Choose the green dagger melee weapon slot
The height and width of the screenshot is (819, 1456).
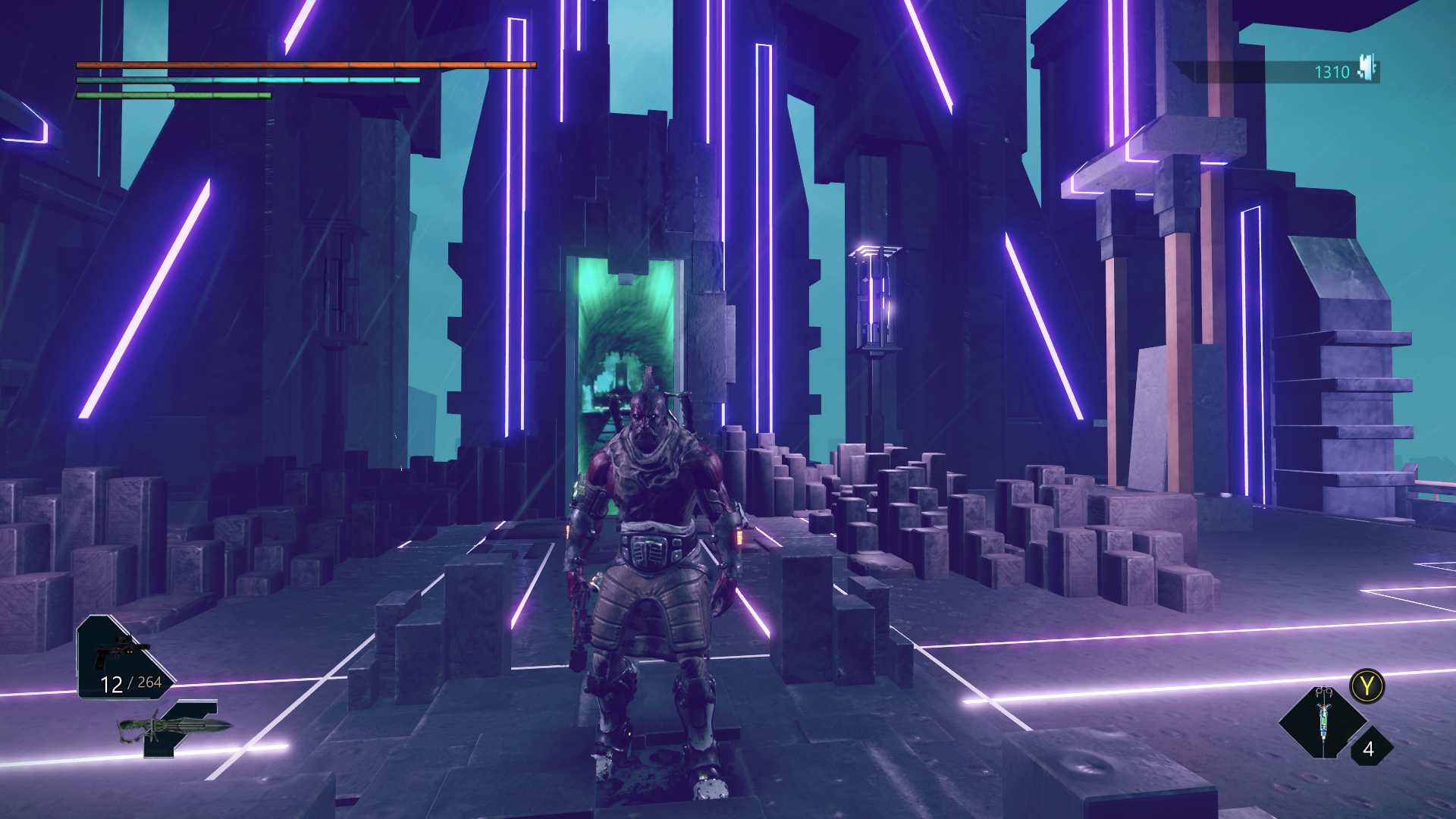pos(176,728)
